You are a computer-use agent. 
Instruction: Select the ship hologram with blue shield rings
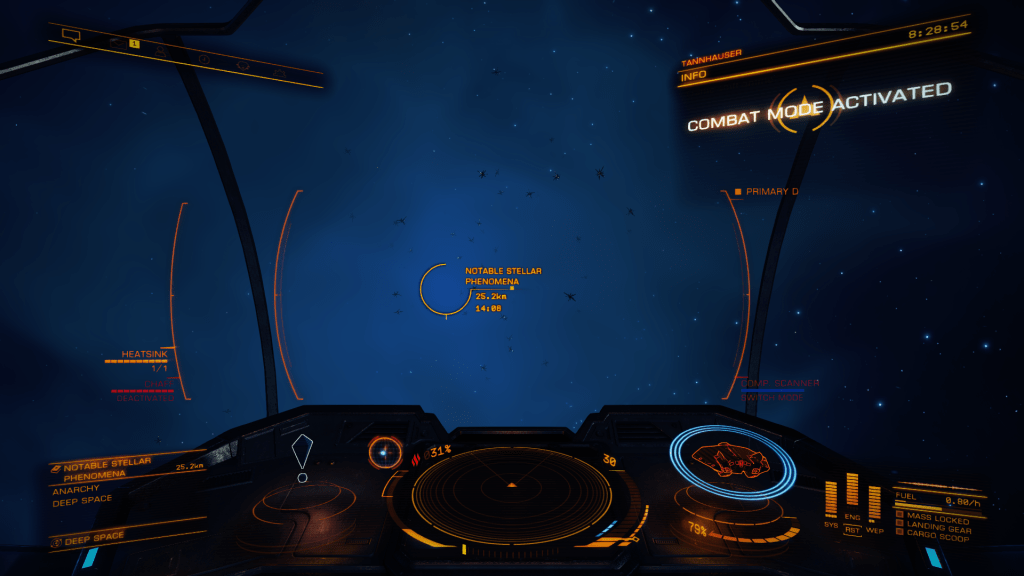point(732,462)
